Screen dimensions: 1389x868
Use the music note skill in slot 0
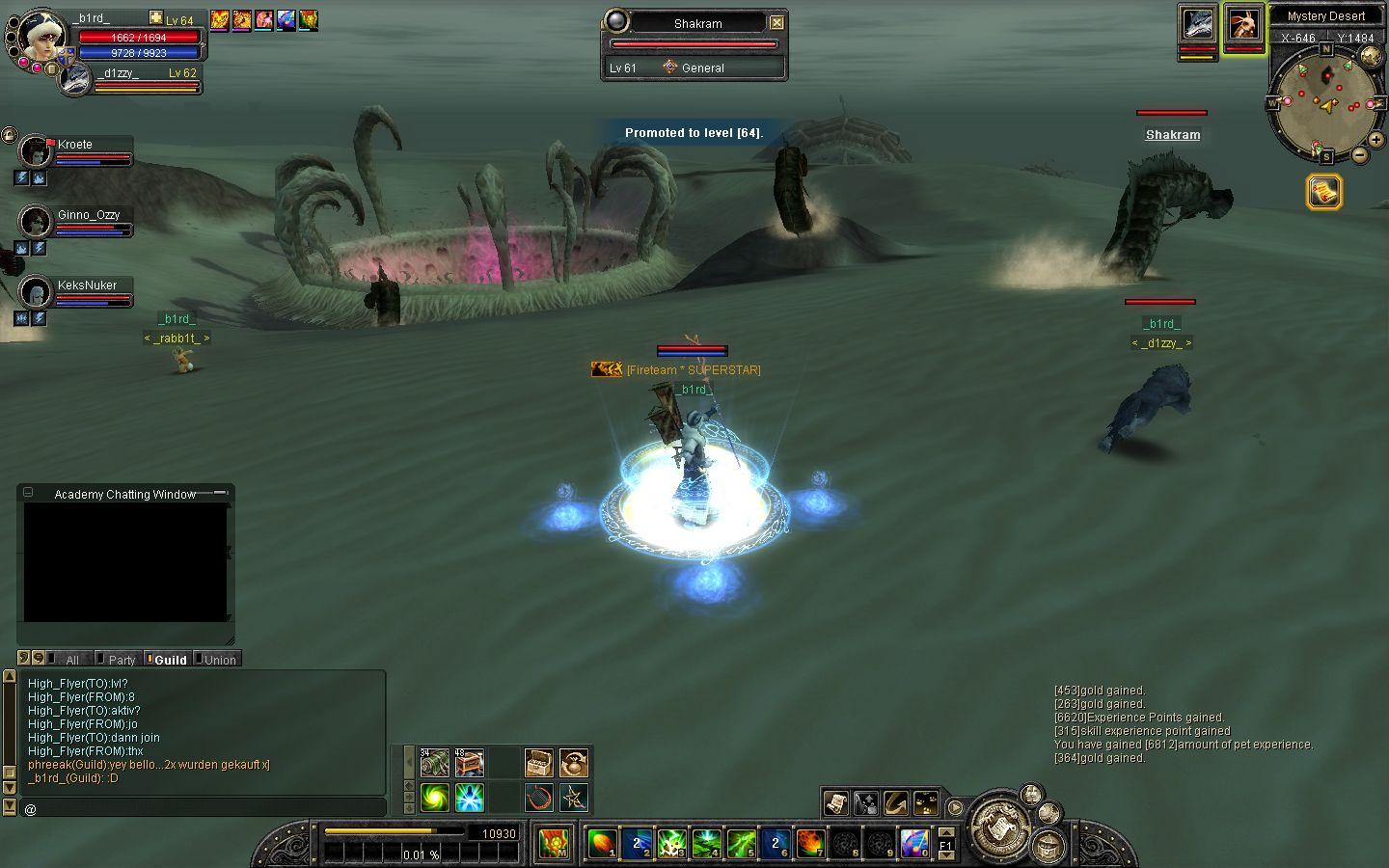914,843
